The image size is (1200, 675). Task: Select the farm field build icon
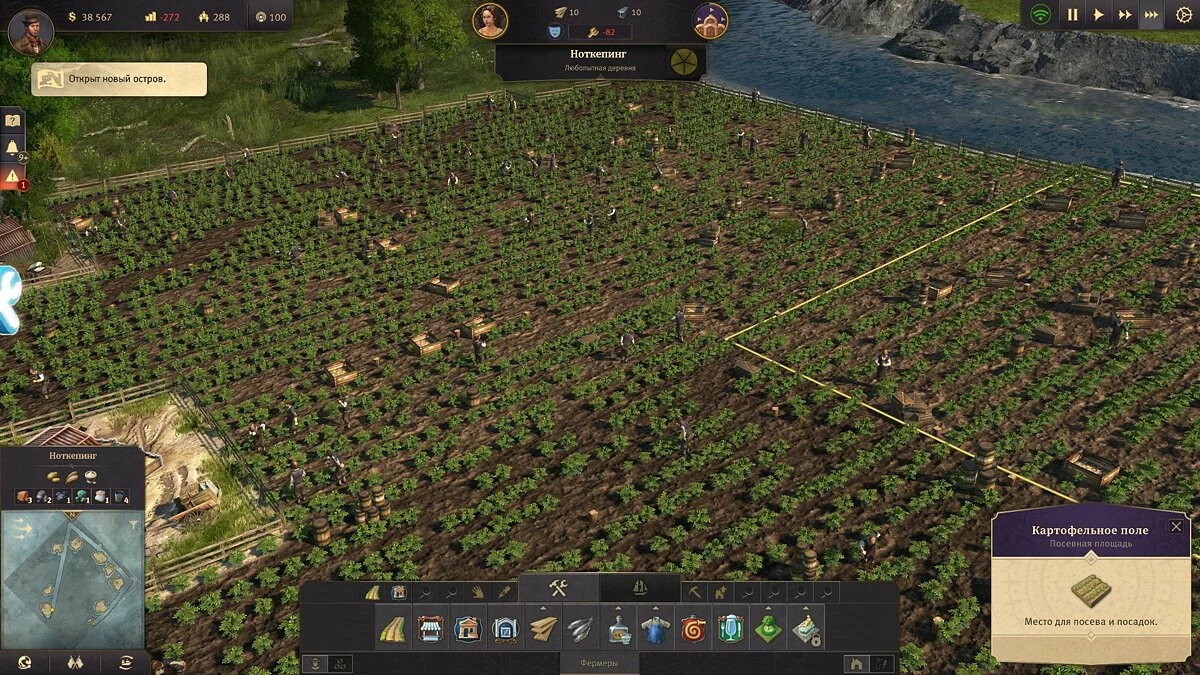point(391,630)
